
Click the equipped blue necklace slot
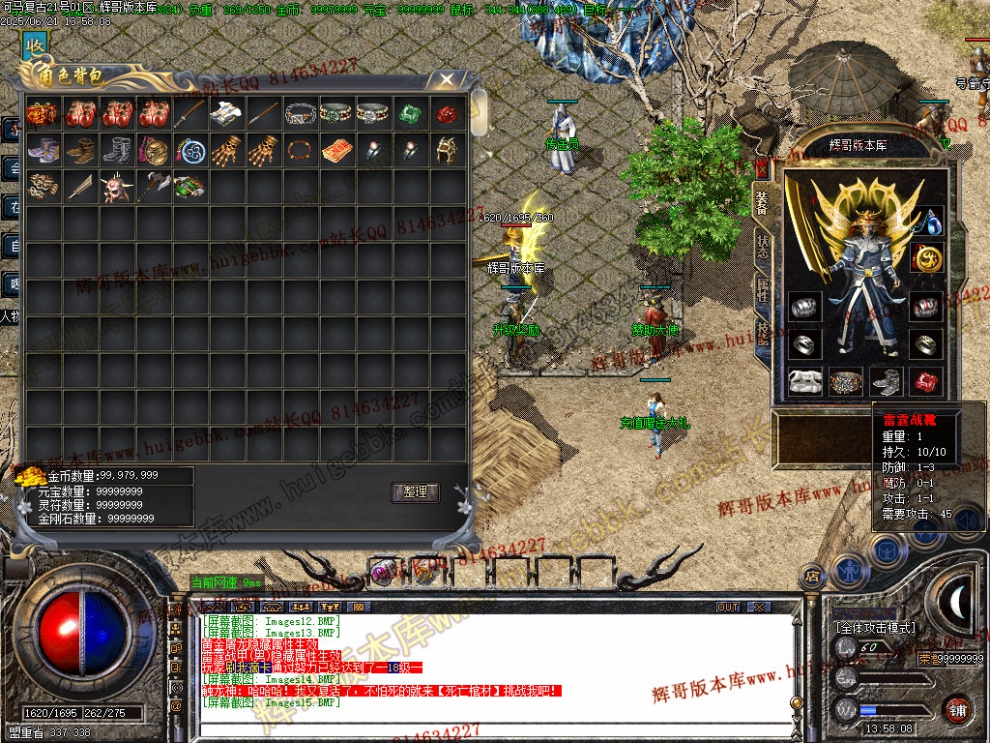(929, 220)
